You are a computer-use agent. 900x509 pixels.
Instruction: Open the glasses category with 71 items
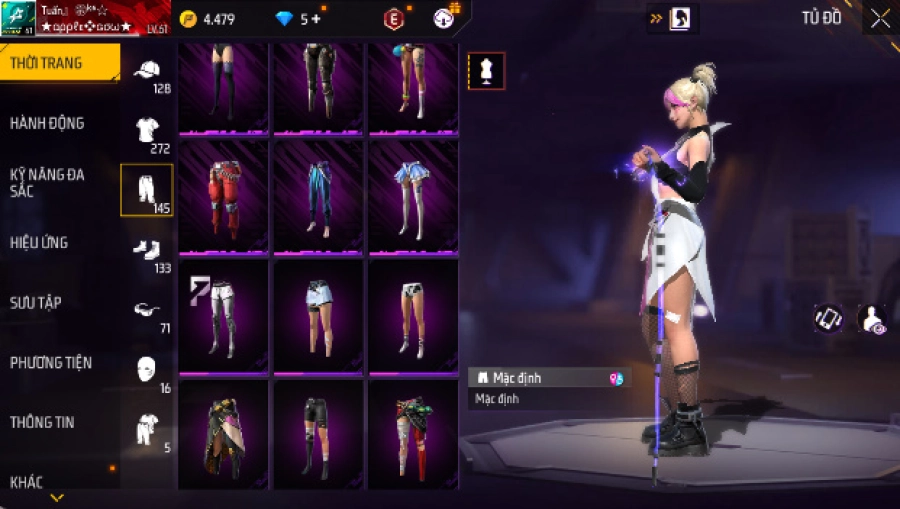click(x=147, y=312)
